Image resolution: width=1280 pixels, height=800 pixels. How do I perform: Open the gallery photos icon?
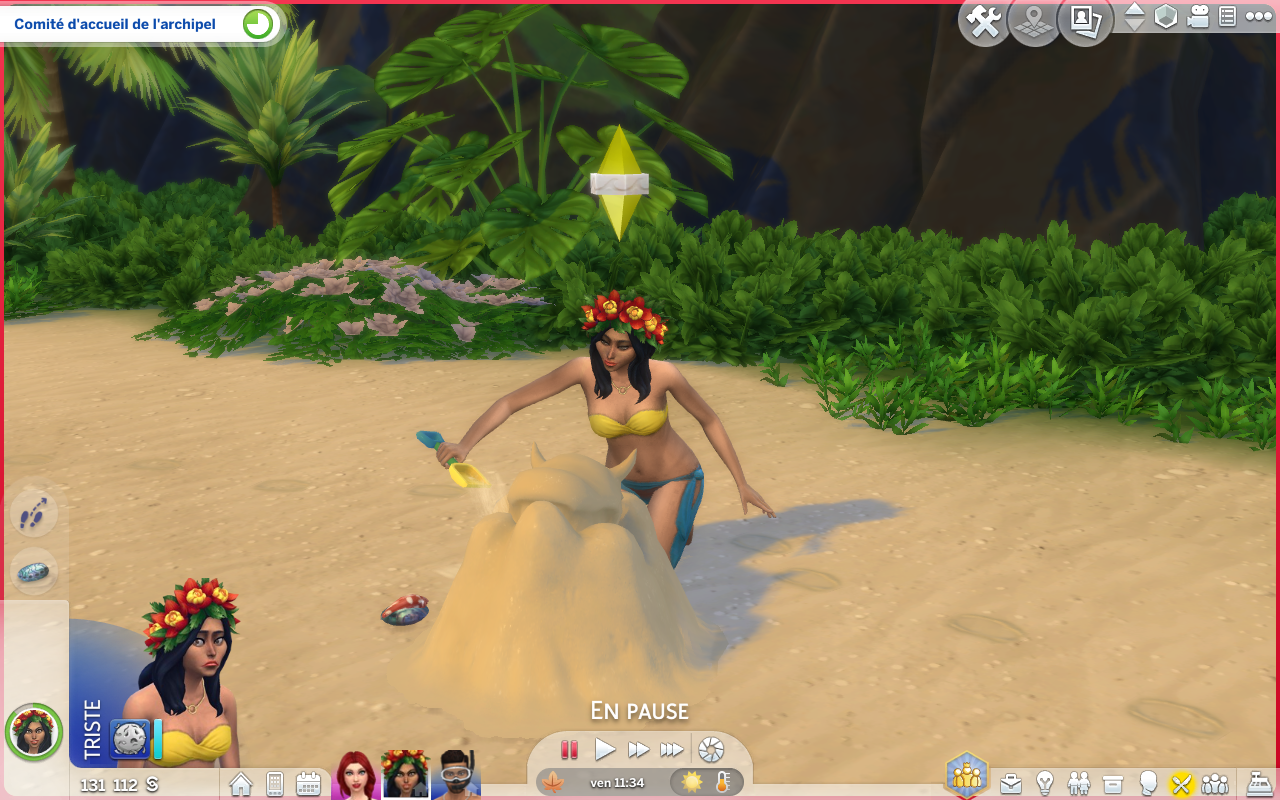click(x=1084, y=22)
